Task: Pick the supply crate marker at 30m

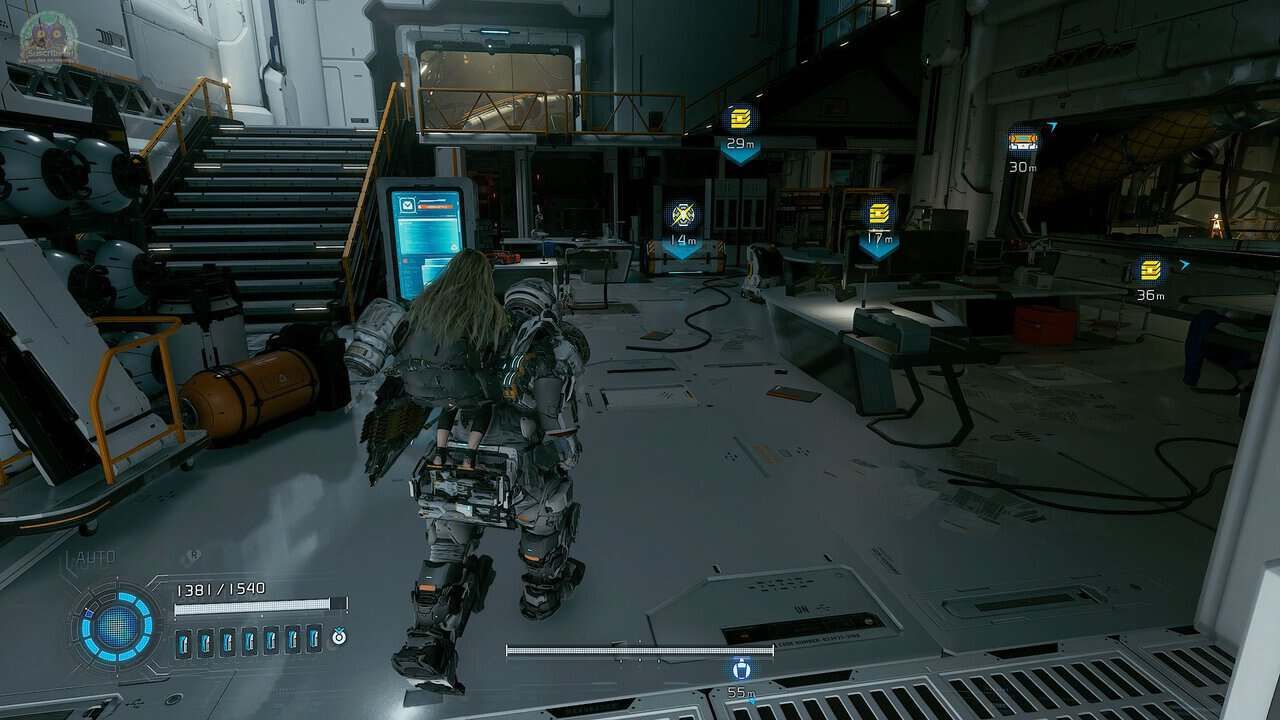Action: 1023,141
